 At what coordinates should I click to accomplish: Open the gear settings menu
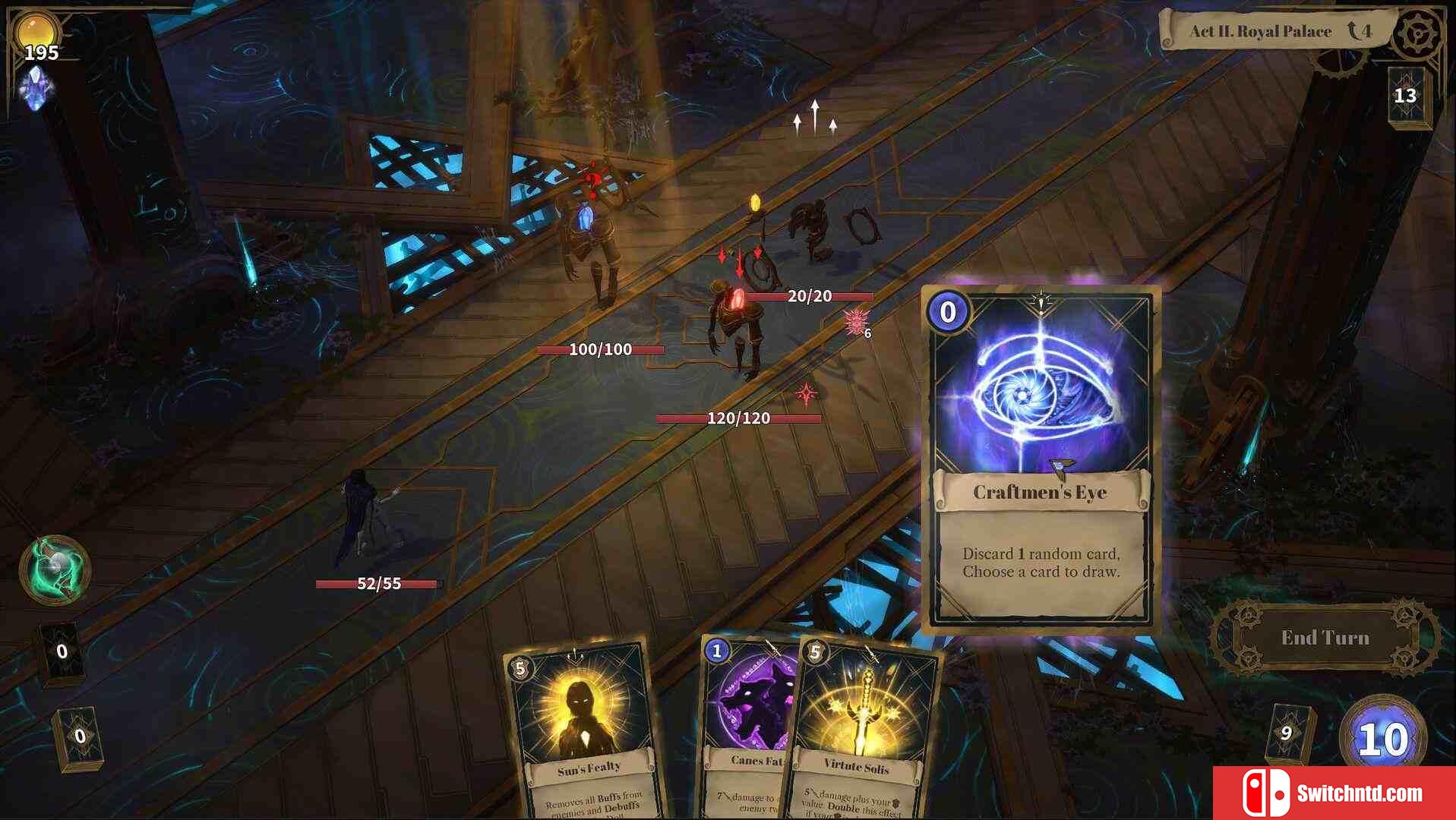(x=1417, y=33)
